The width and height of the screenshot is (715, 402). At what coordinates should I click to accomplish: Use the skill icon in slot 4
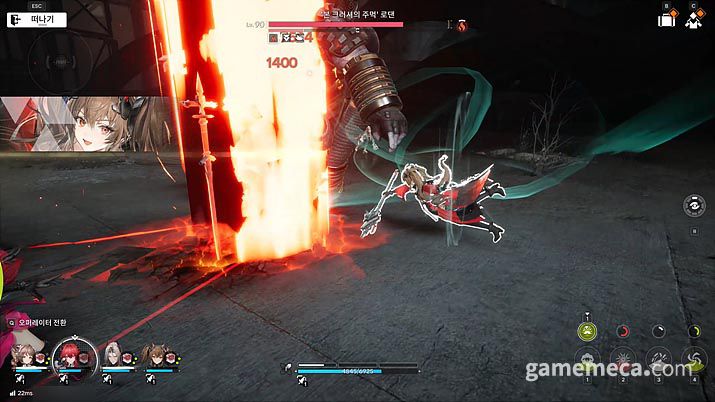click(692, 361)
